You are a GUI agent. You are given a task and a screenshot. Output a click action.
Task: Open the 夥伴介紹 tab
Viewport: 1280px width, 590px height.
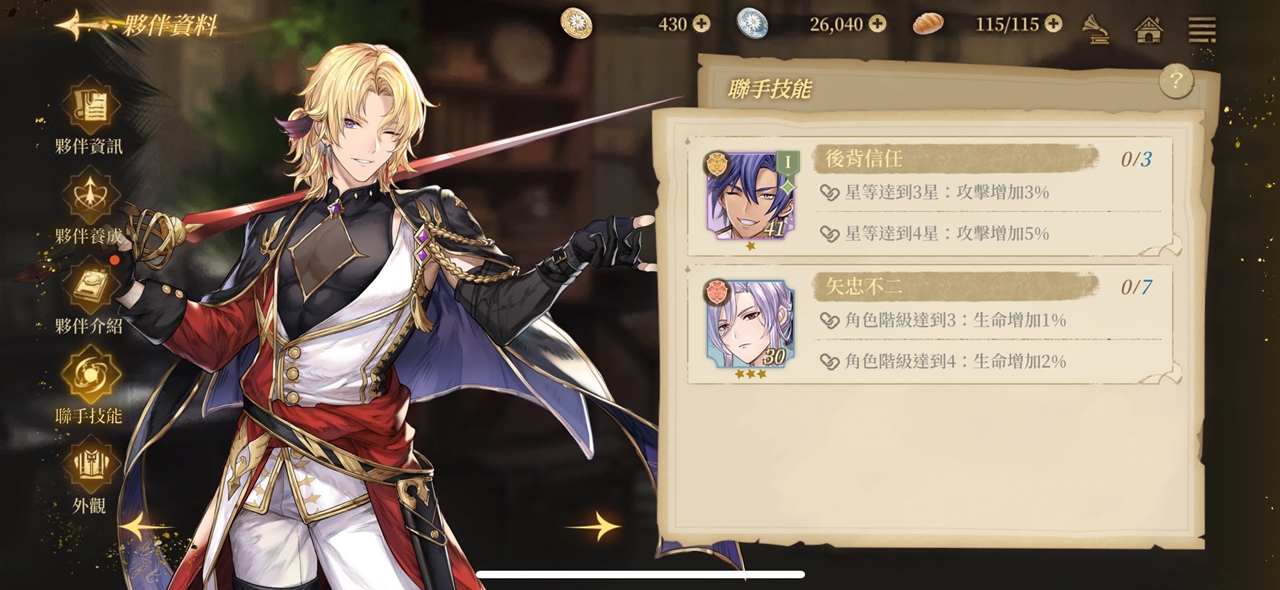(x=90, y=295)
